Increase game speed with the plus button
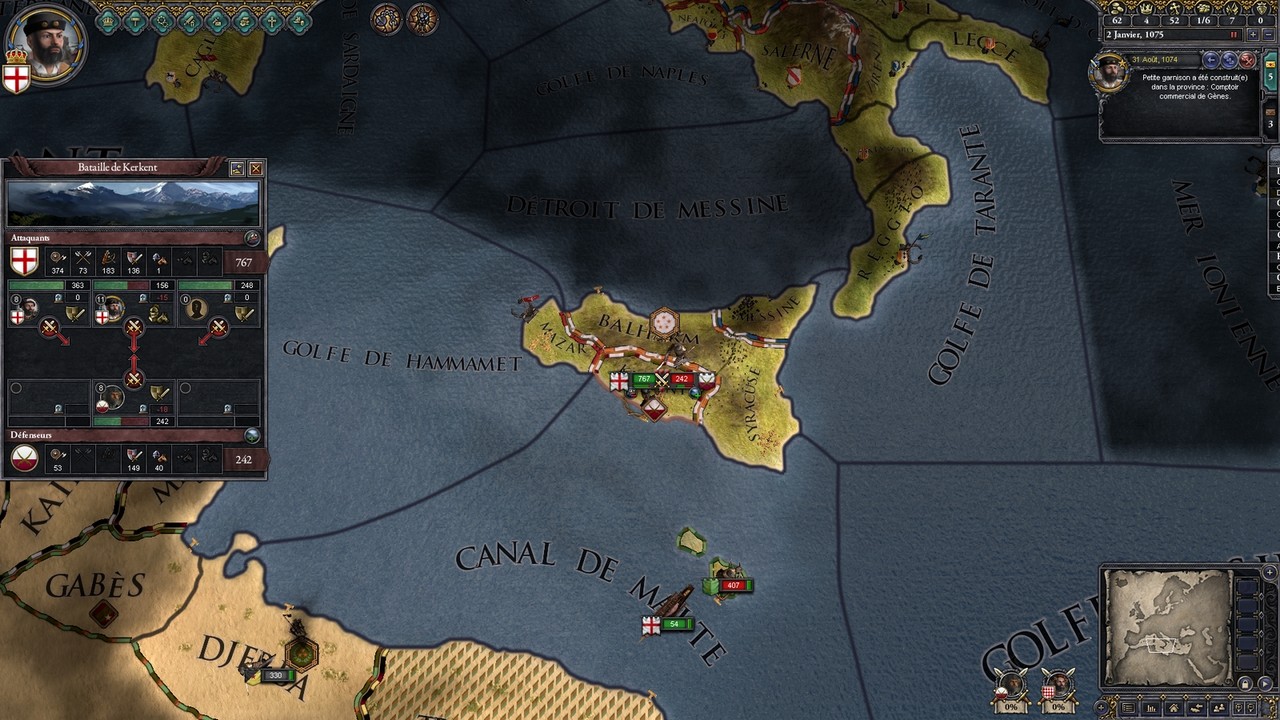Image resolution: width=1280 pixels, height=720 pixels. [1252, 34]
